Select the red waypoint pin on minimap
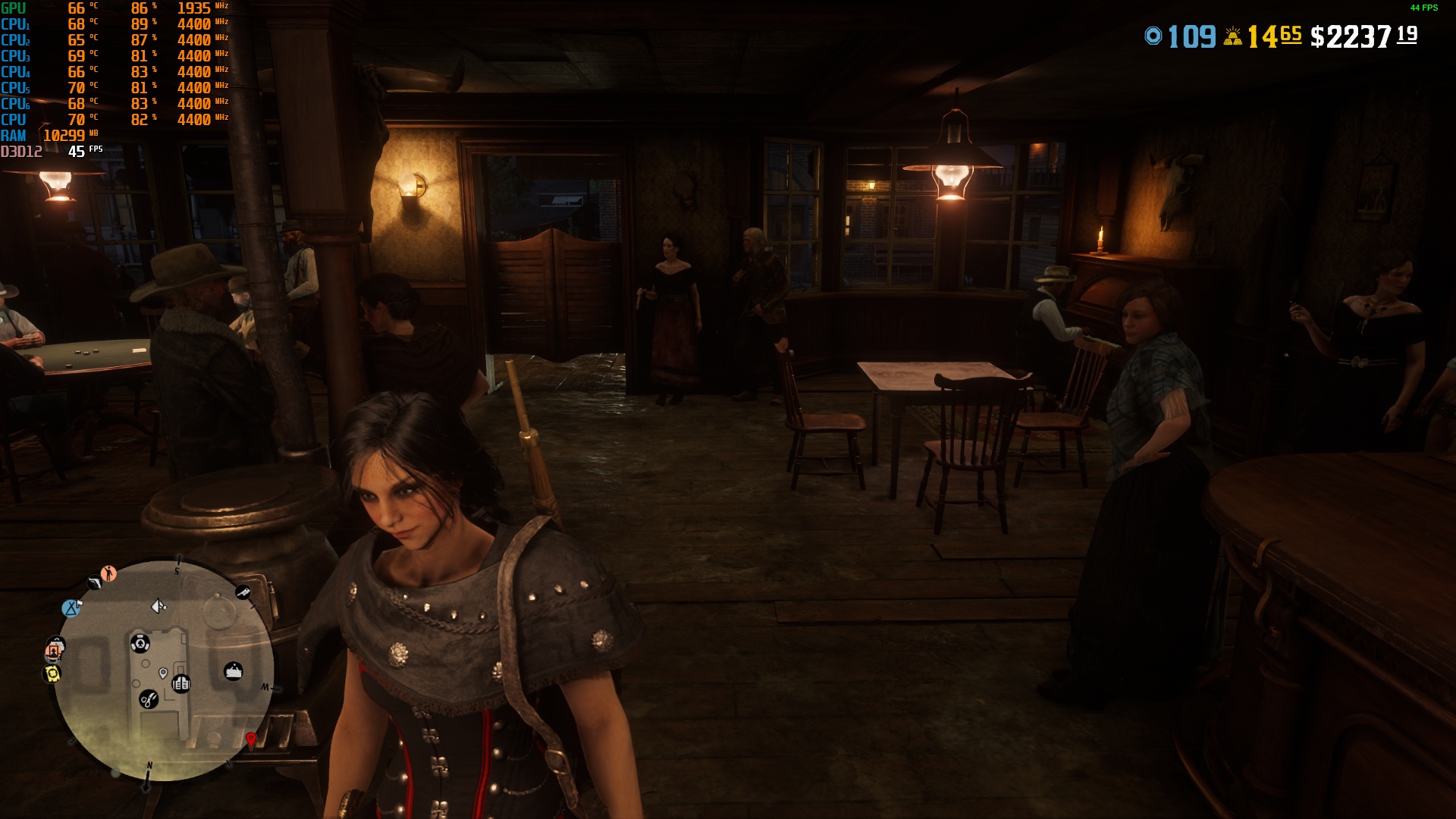The image size is (1456, 819). coord(251,739)
